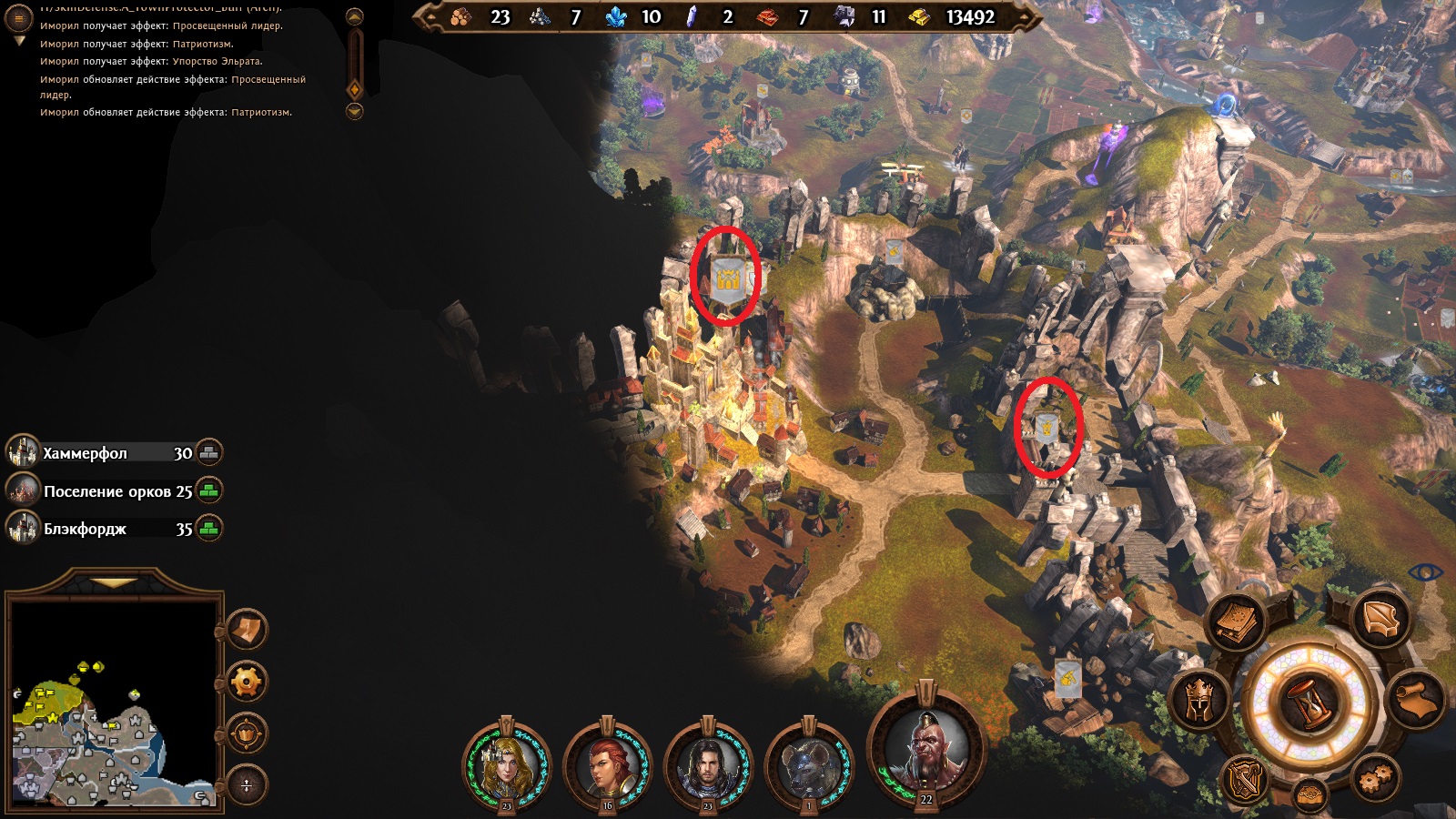Open the crowned helmet hero screen
The height and width of the screenshot is (819, 1456).
point(1199,700)
